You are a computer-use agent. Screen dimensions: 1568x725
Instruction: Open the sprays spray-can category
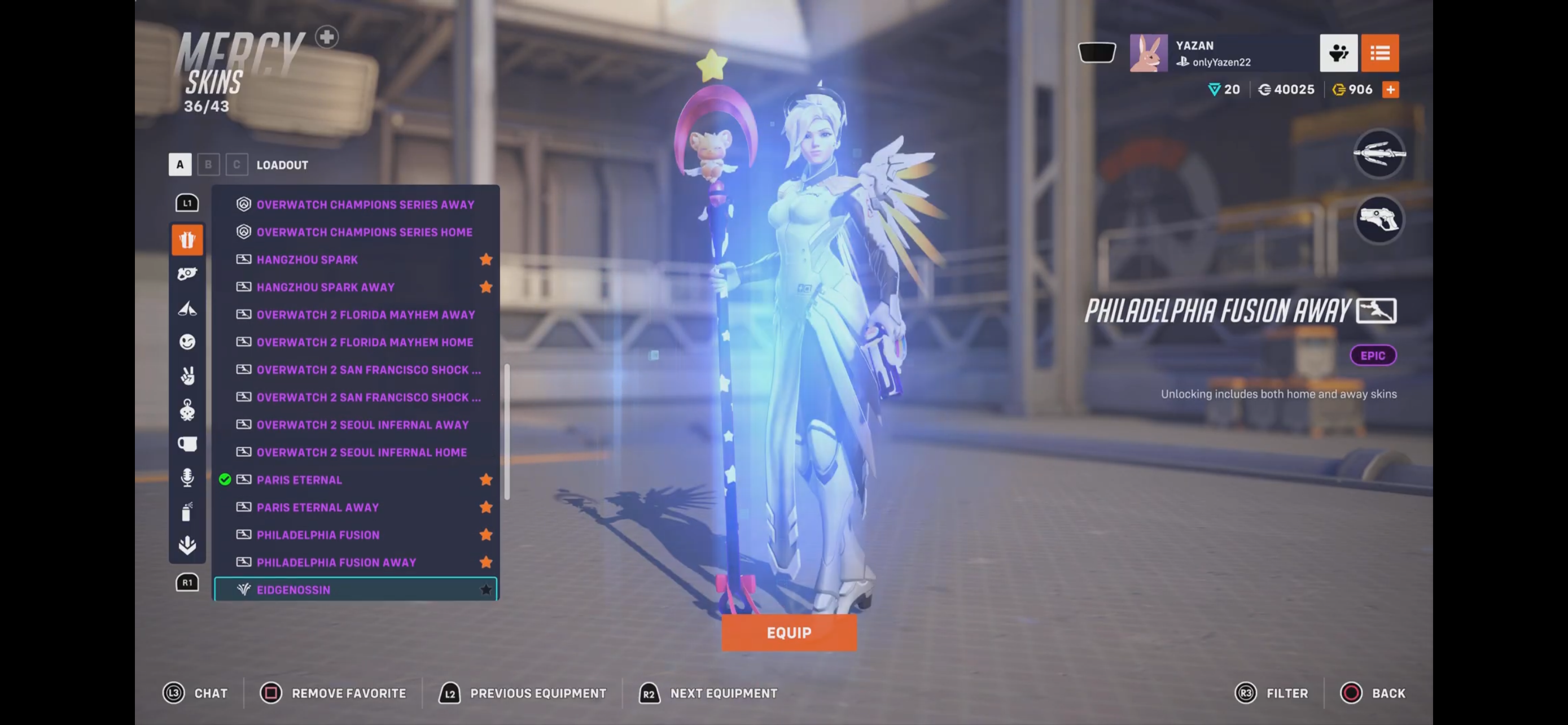click(x=187, y=512)
